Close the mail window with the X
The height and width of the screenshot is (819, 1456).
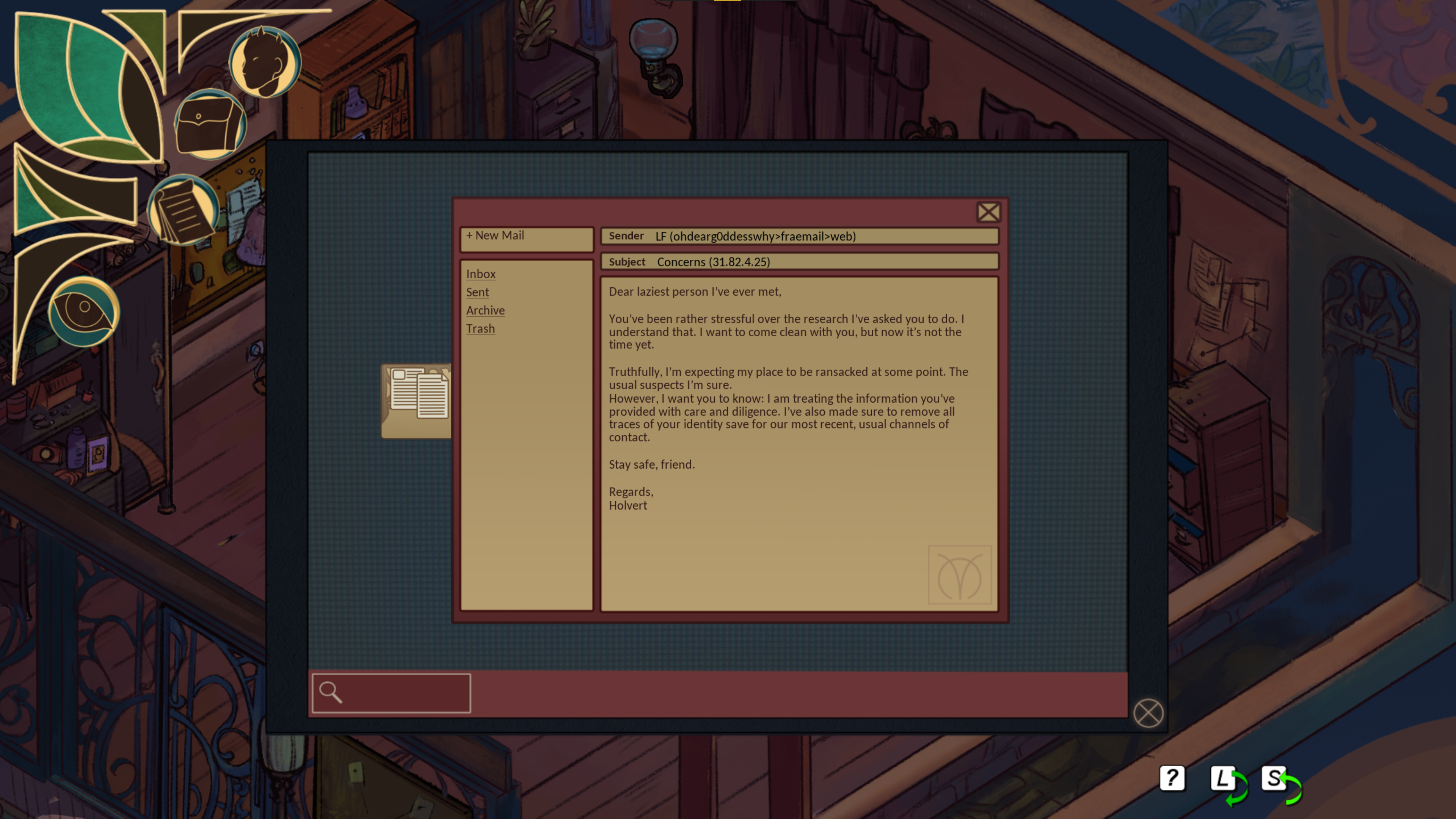(x=988, y=212)
